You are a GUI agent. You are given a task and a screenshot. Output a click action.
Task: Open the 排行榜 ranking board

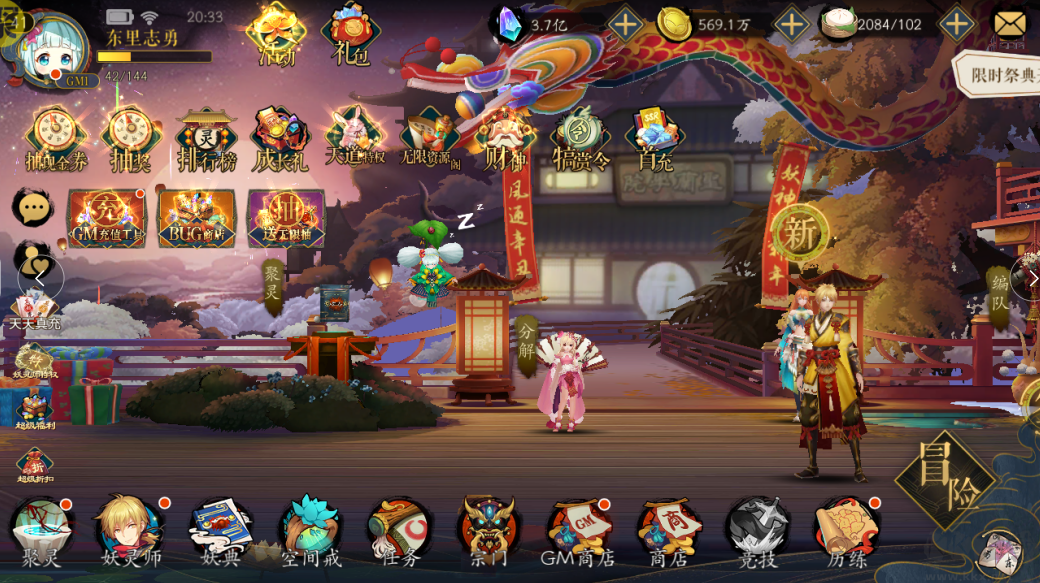(207, 140)
